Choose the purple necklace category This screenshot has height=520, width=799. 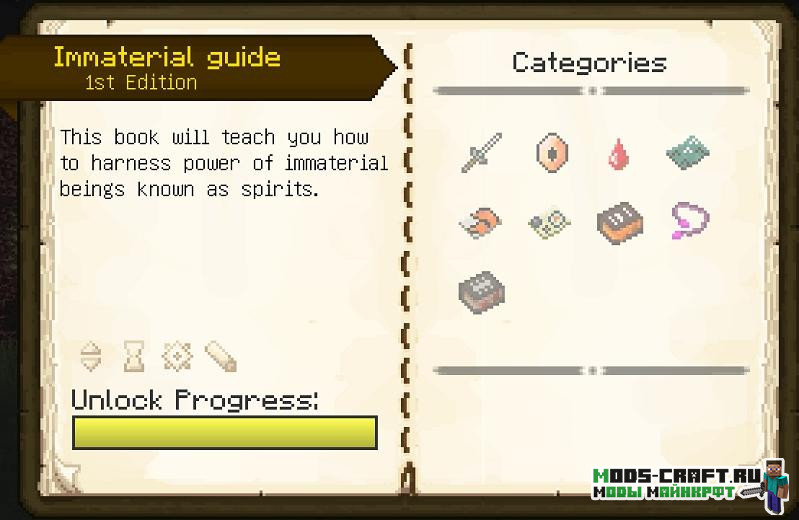click(688, 220)
